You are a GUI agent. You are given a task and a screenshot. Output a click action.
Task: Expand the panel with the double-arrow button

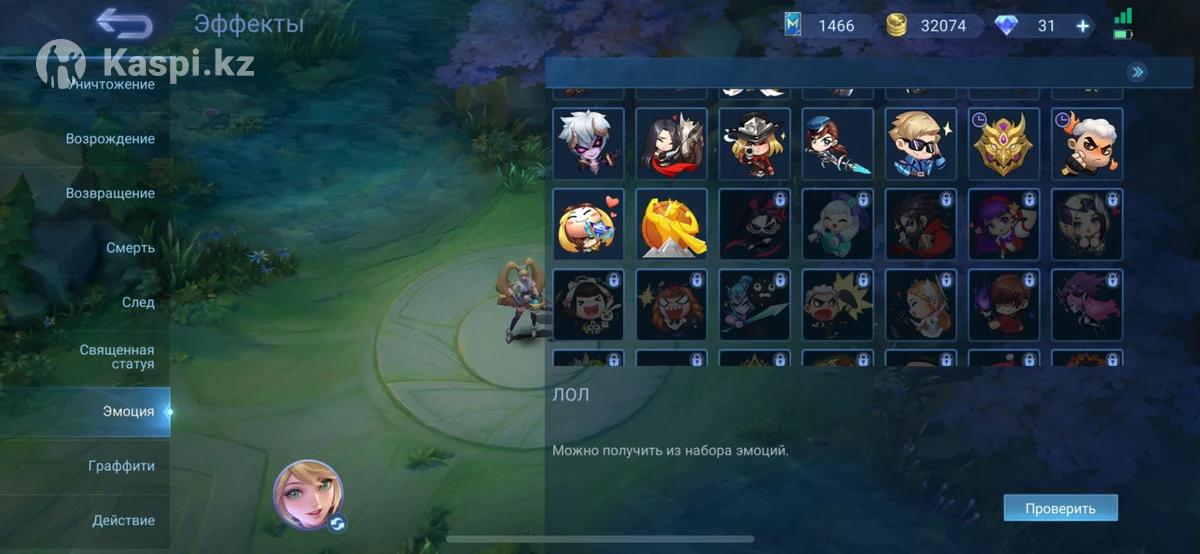pyautogui.click(x=1137, y=72)
